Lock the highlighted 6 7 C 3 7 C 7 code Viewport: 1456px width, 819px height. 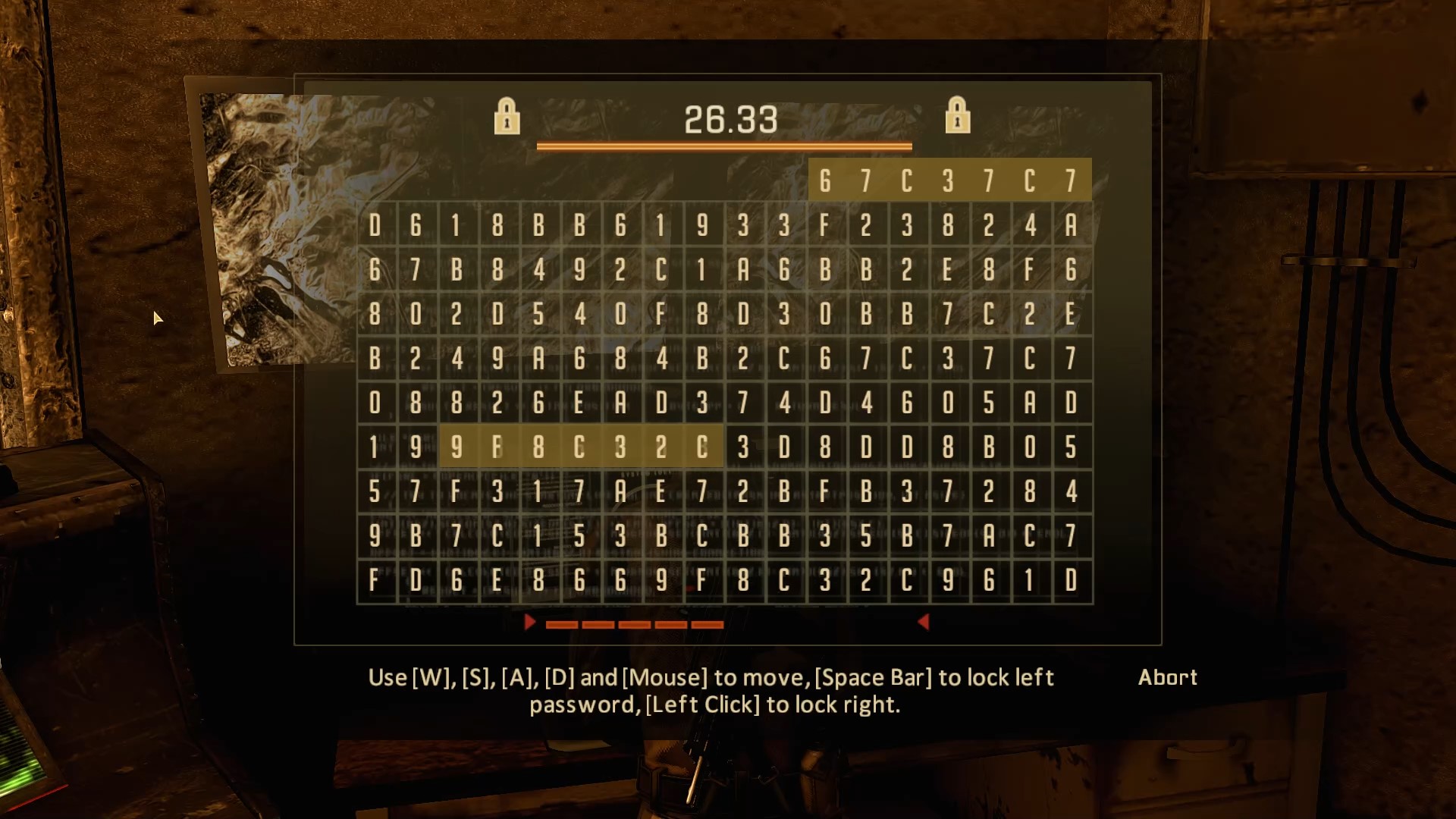950,180
